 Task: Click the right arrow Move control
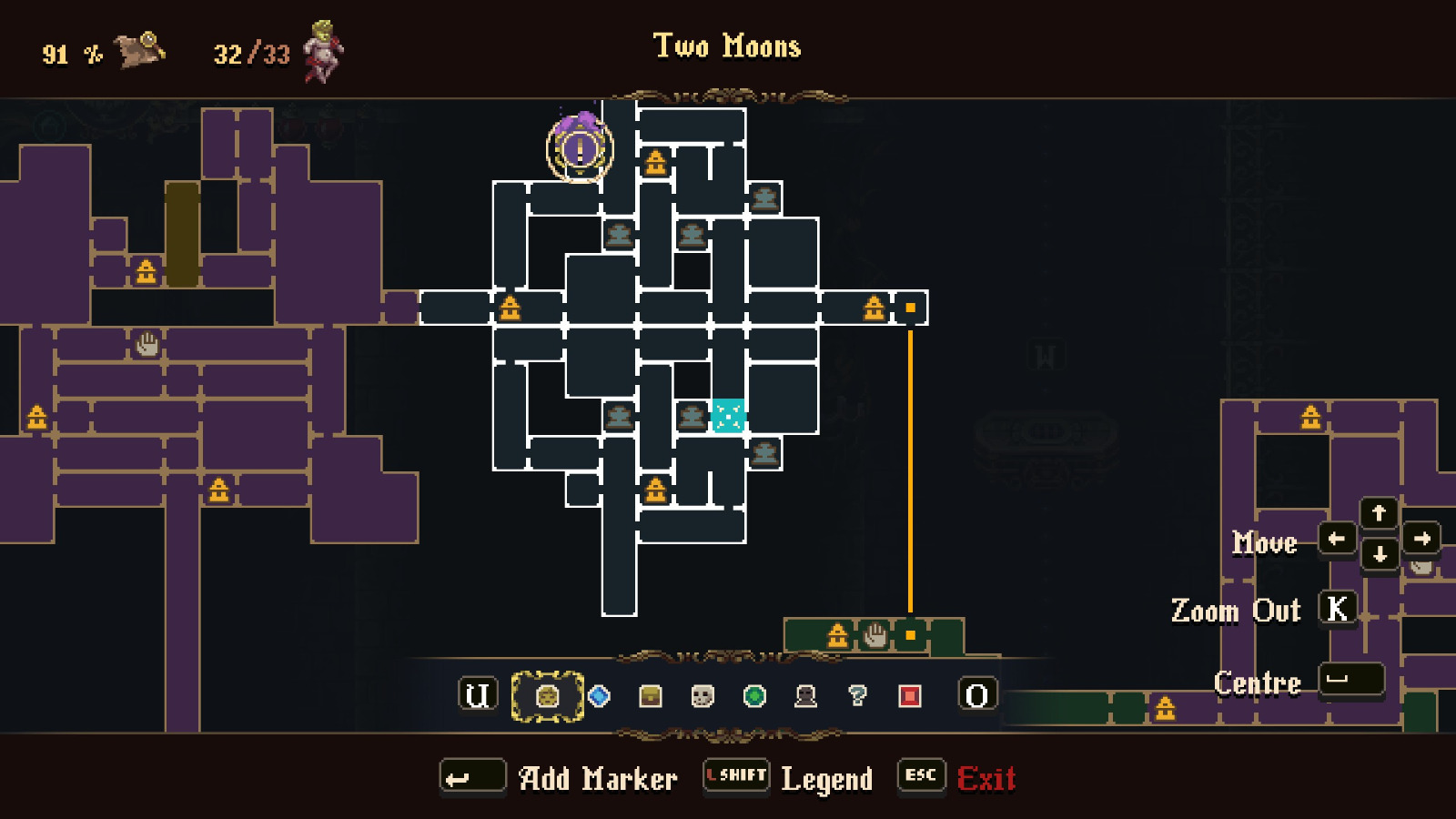point(1421,540)
